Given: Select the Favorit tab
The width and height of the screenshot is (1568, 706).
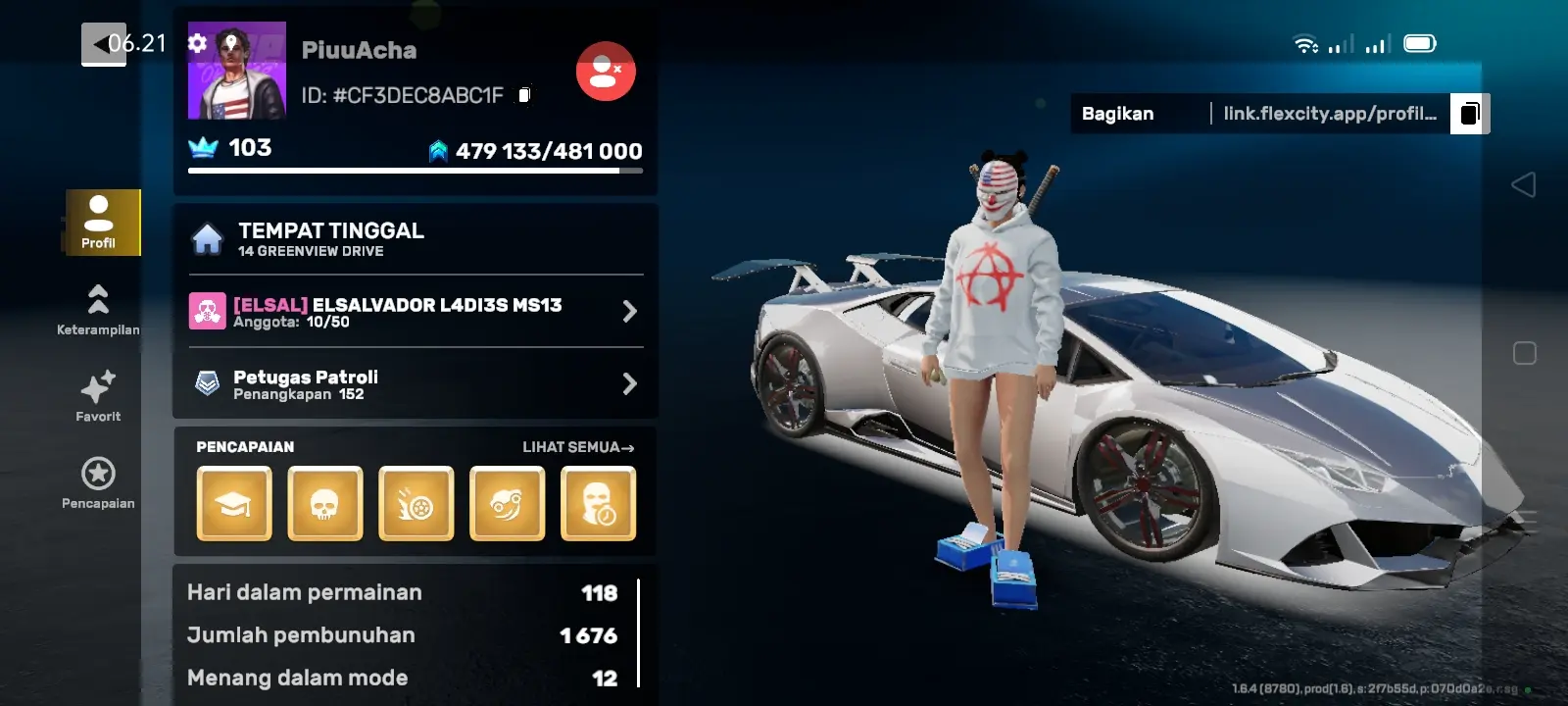Looking at the screenshot, I should point(98,396).
